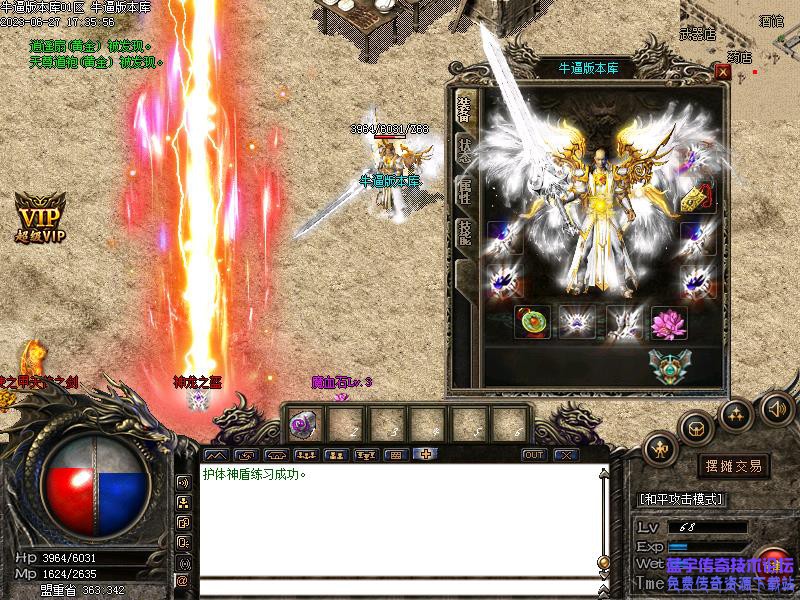The image size is (800, 600).
Task: Open the skills three-stars round button
Action: point(737,413)
